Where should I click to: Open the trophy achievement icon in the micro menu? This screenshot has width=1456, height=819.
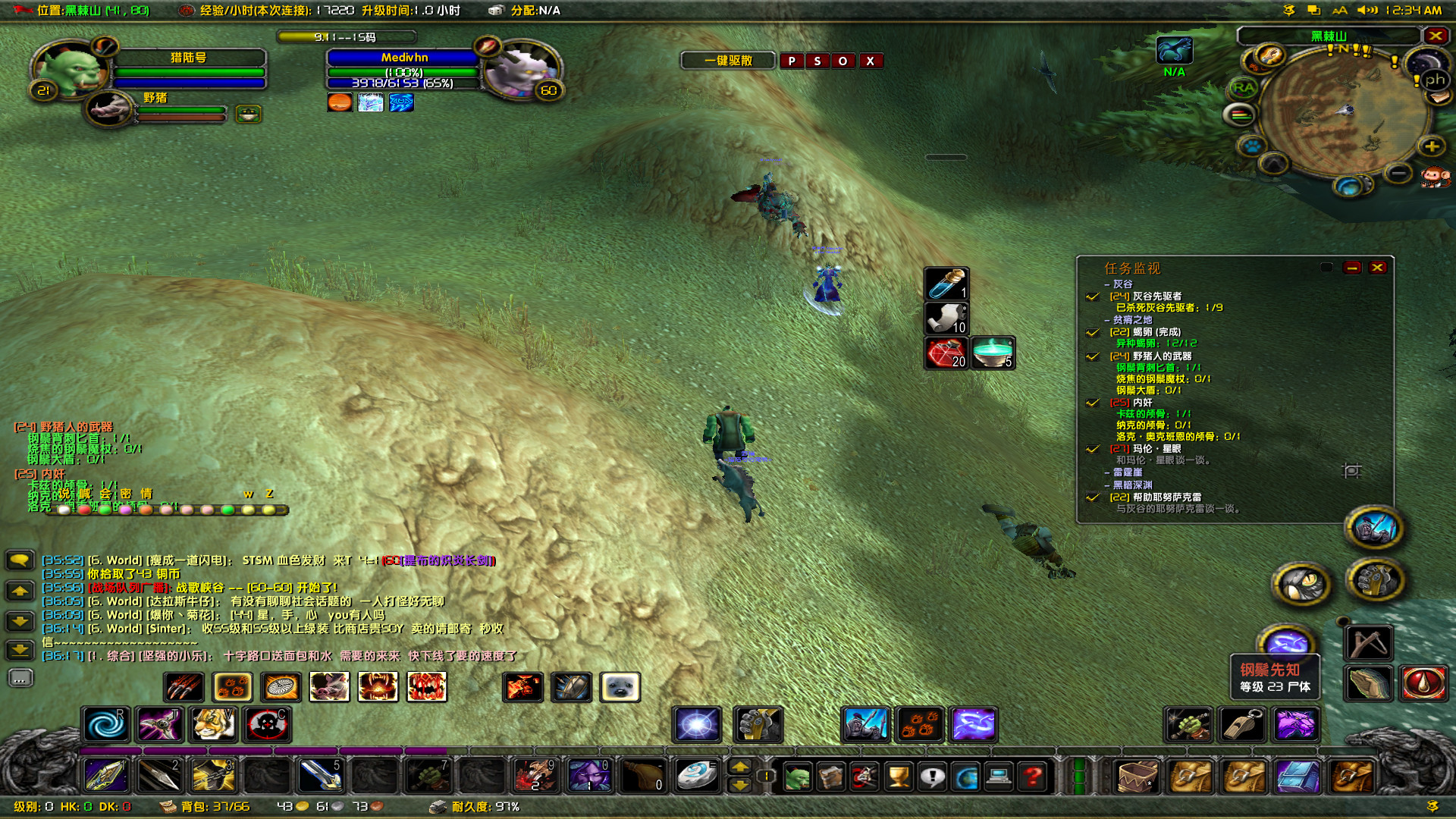(898, 776)
